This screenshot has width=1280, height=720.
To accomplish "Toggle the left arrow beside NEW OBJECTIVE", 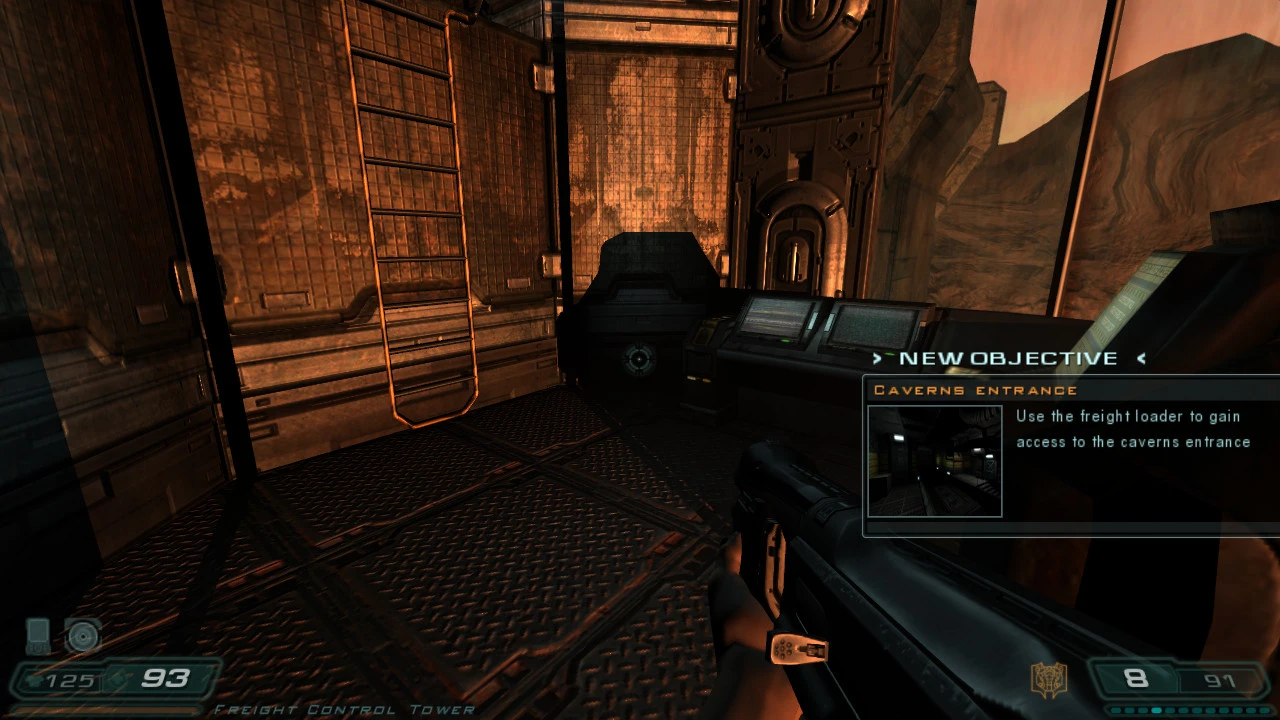I will click(x=876, y=358).
